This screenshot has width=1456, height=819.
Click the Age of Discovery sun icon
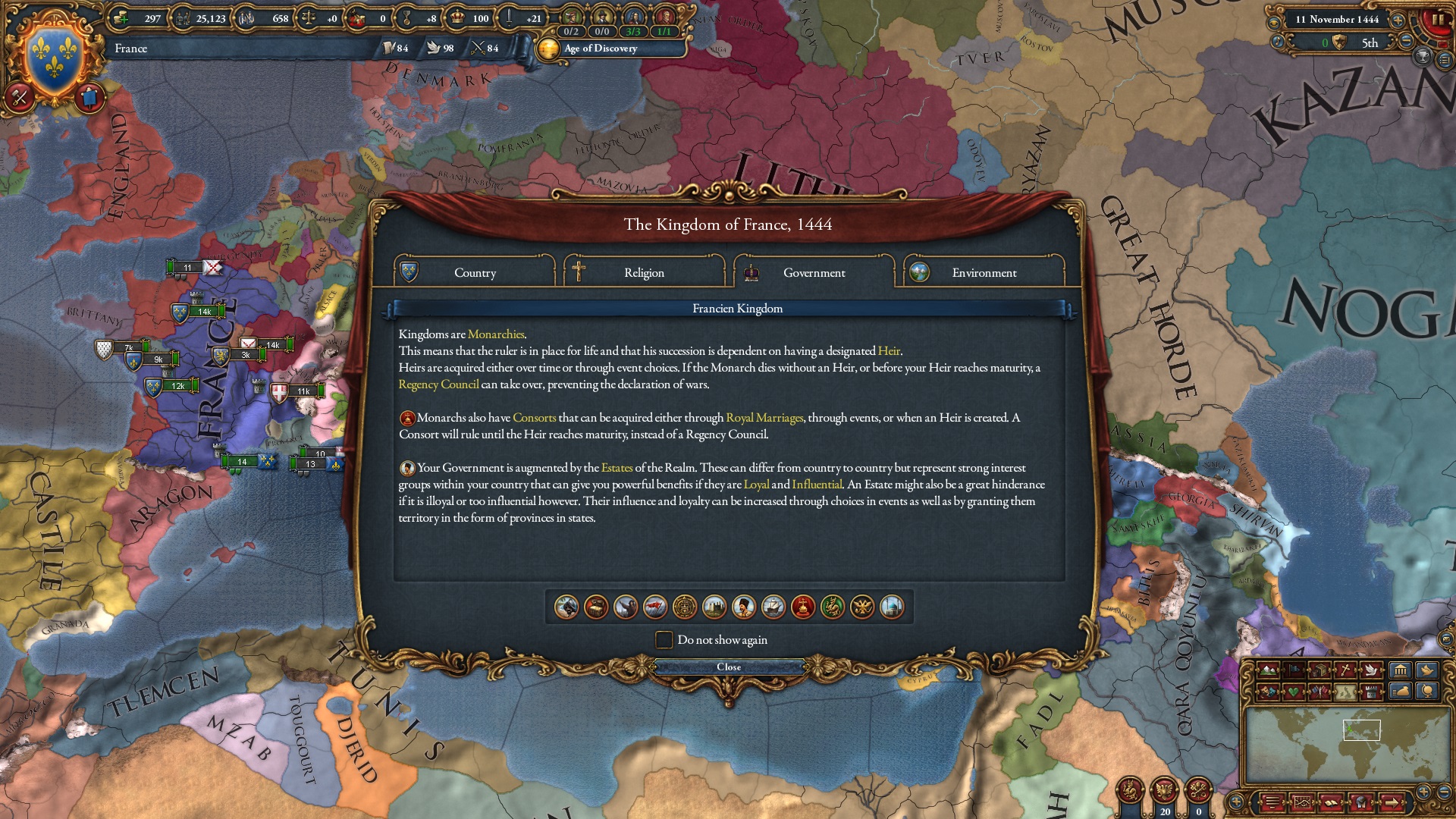click(550, 49)
